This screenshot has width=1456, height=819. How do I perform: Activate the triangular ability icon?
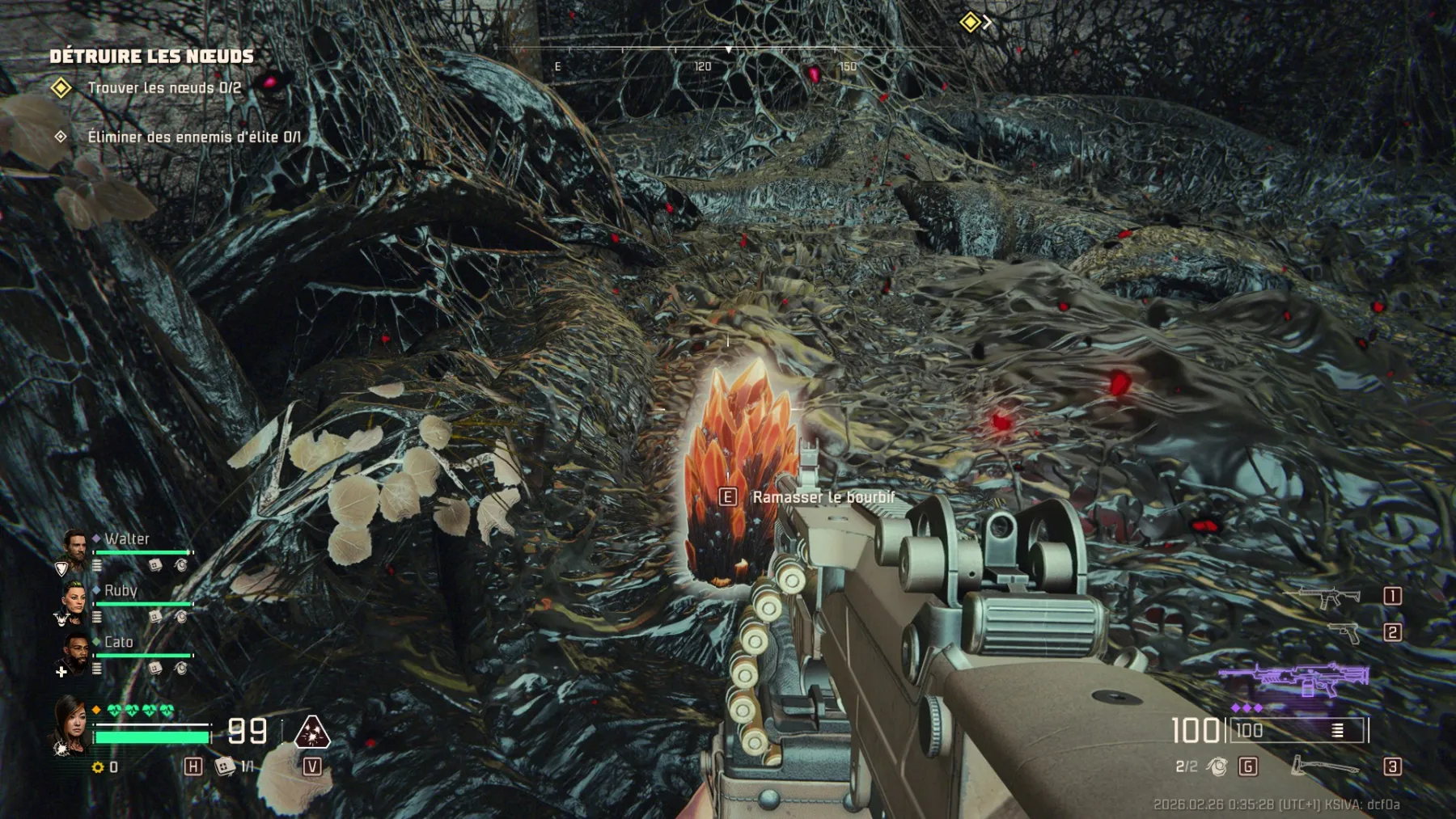click(311, 732)
